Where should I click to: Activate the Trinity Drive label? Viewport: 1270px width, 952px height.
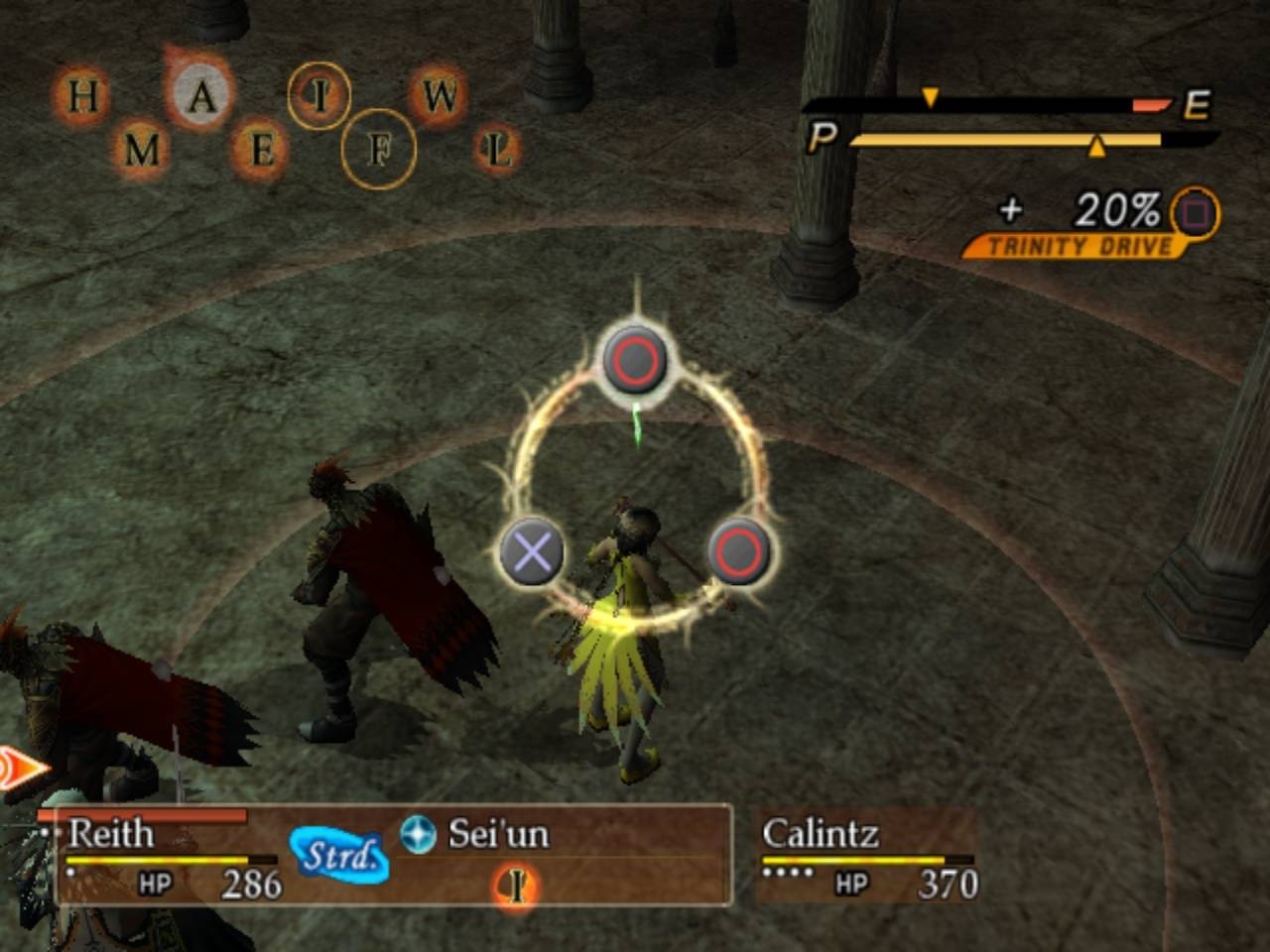point(1079,246)
